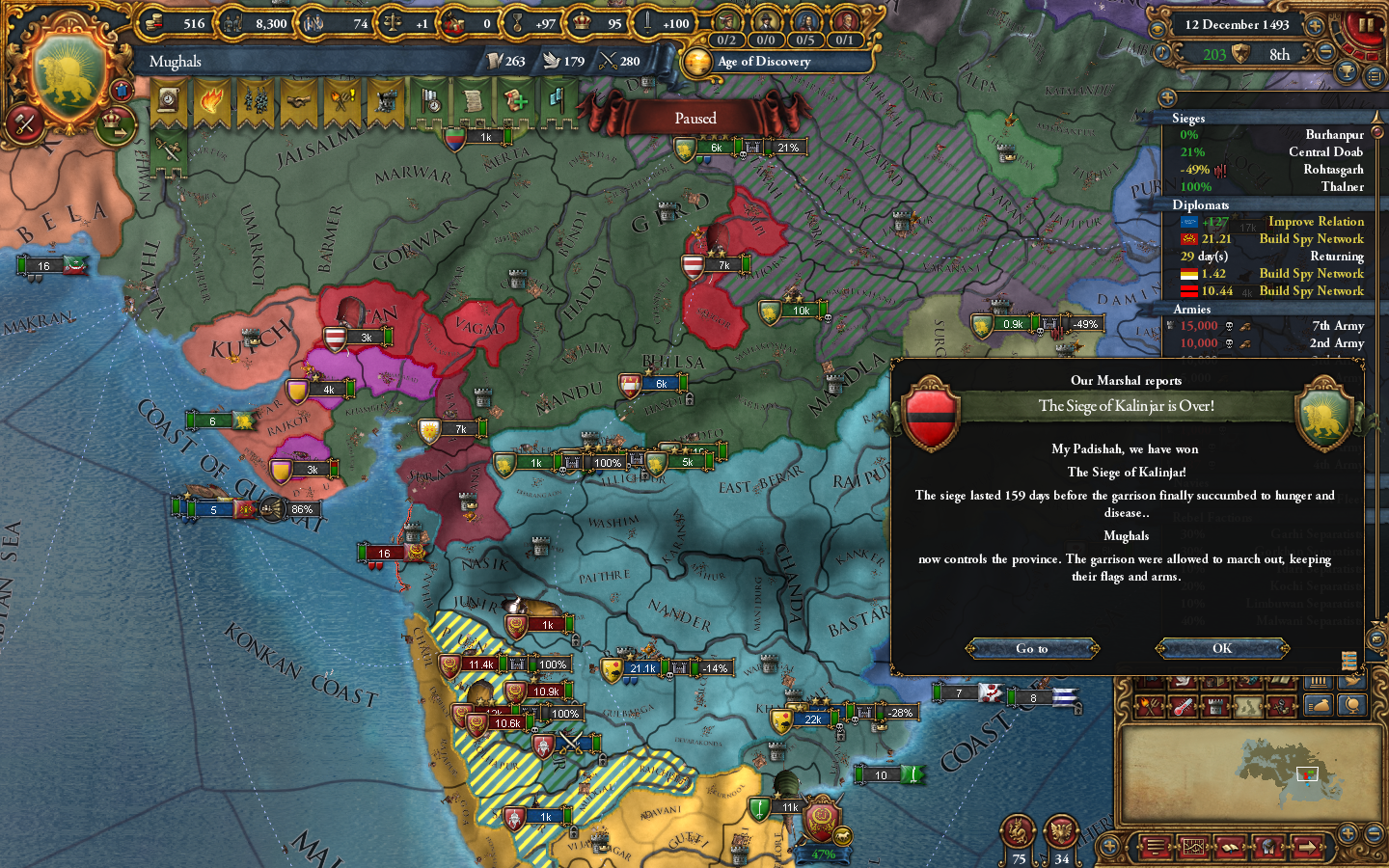Collapse the Diplomats section header
The height and width of the screenshot is (868, 1389).
(x=1199, y=205)
